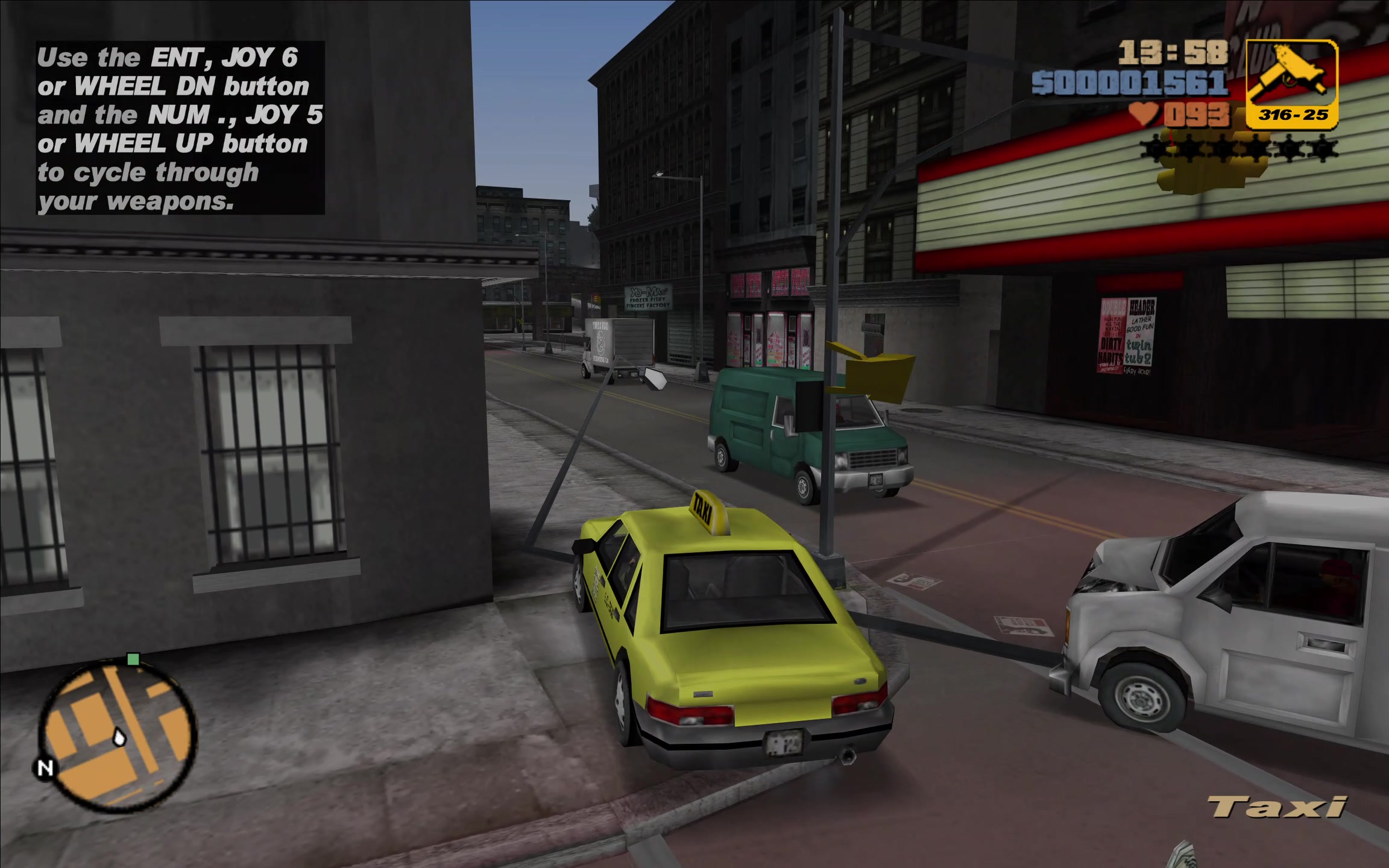Click the green square radar blip
The height and width of the screenshot is (868, 1389).
[x=133, y=659]
